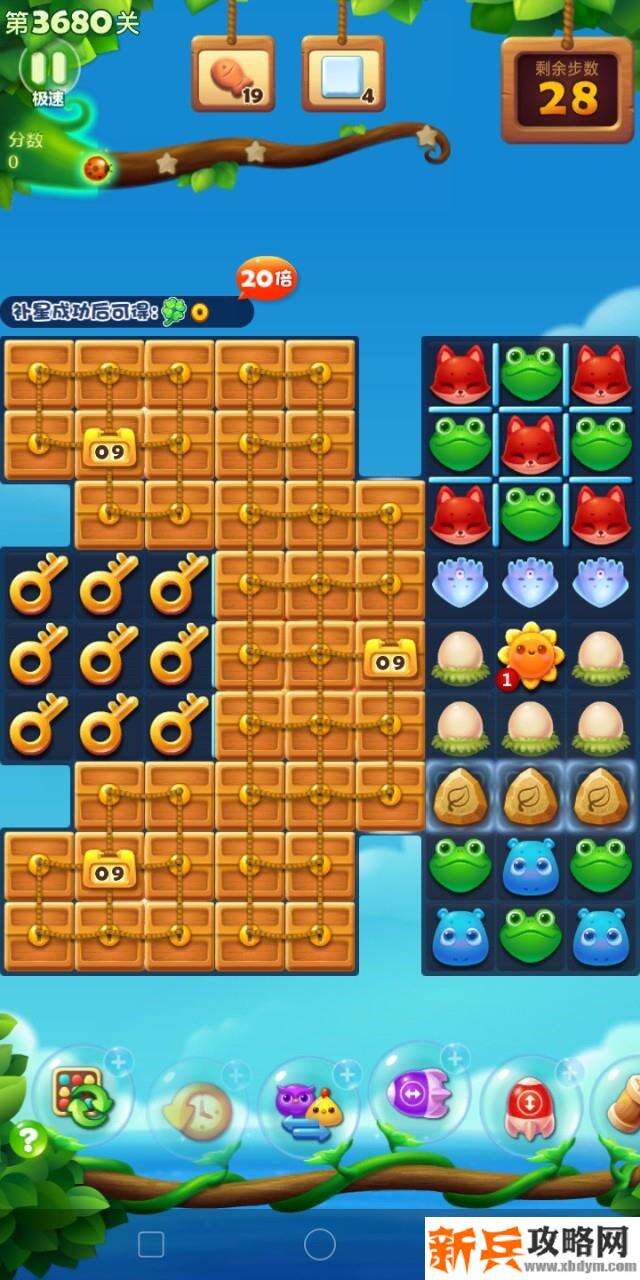Screen dimensions: 640x1280
Task: Pause the game with the green pause button
Action: [48, 68]
